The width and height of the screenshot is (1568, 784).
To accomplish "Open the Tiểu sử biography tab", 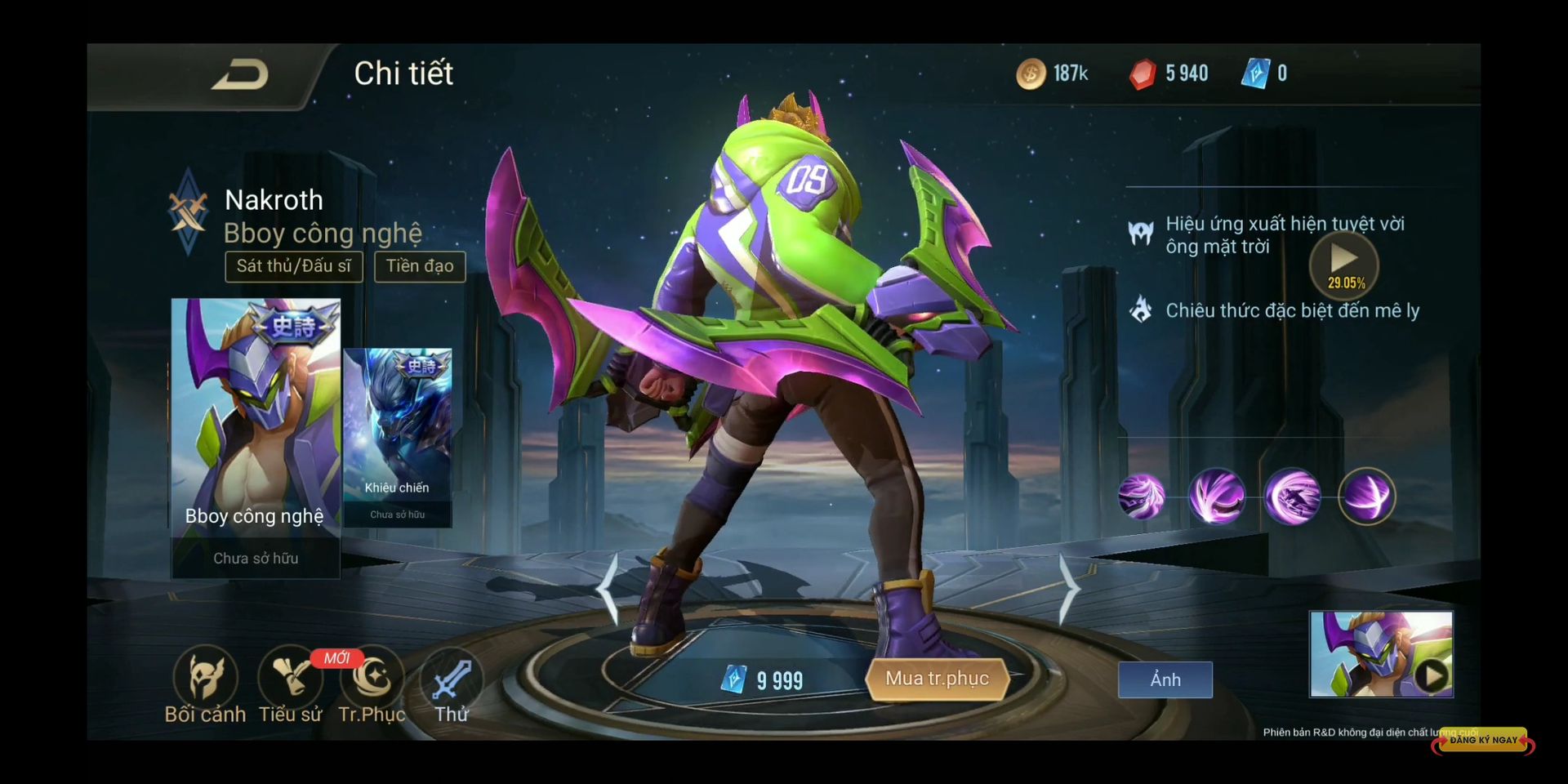I will 290,684.
